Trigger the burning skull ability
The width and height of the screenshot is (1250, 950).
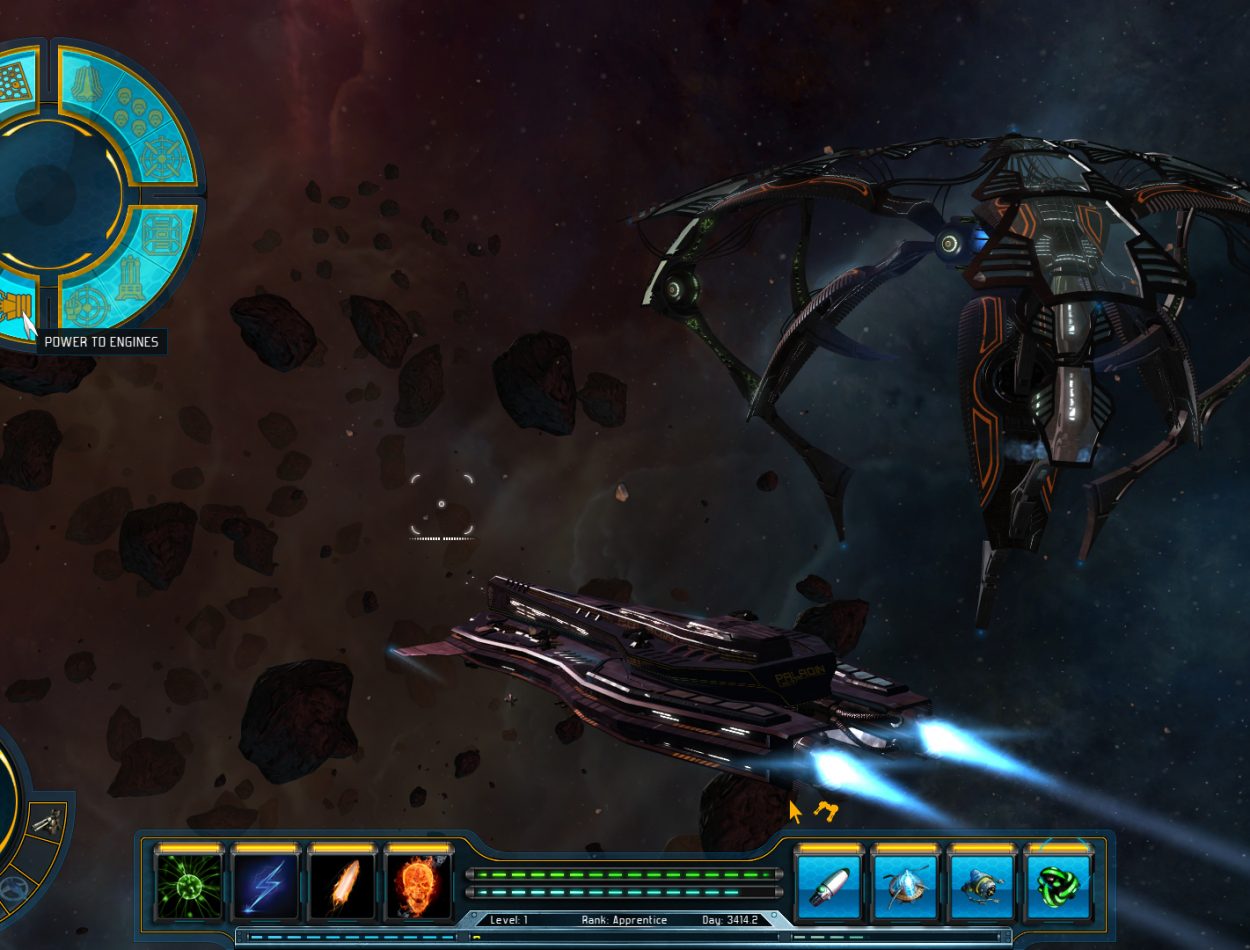[x=418, y=887]
